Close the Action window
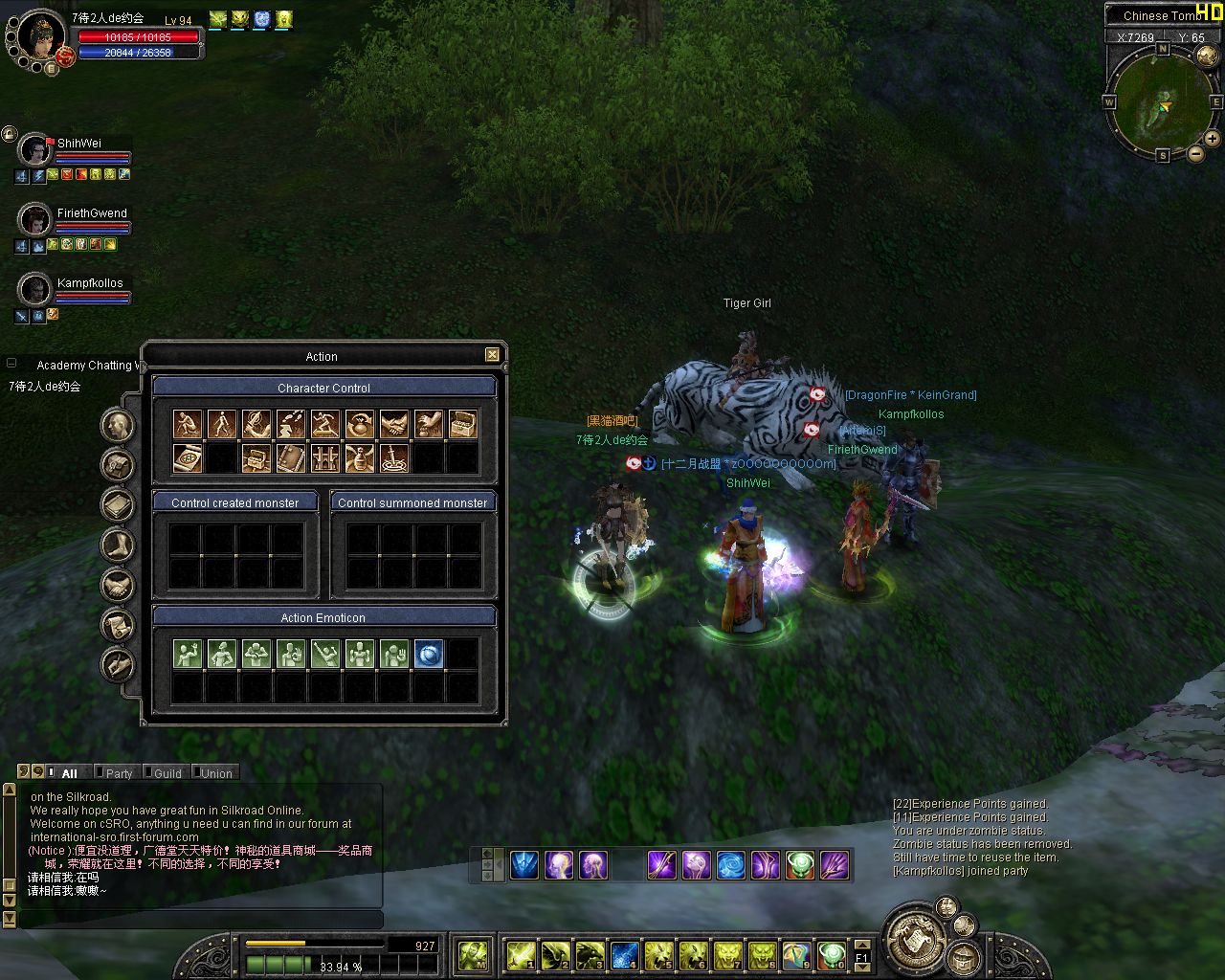Image resolution: width=1225 pixels, height=980 pixels. coord(492,355)
